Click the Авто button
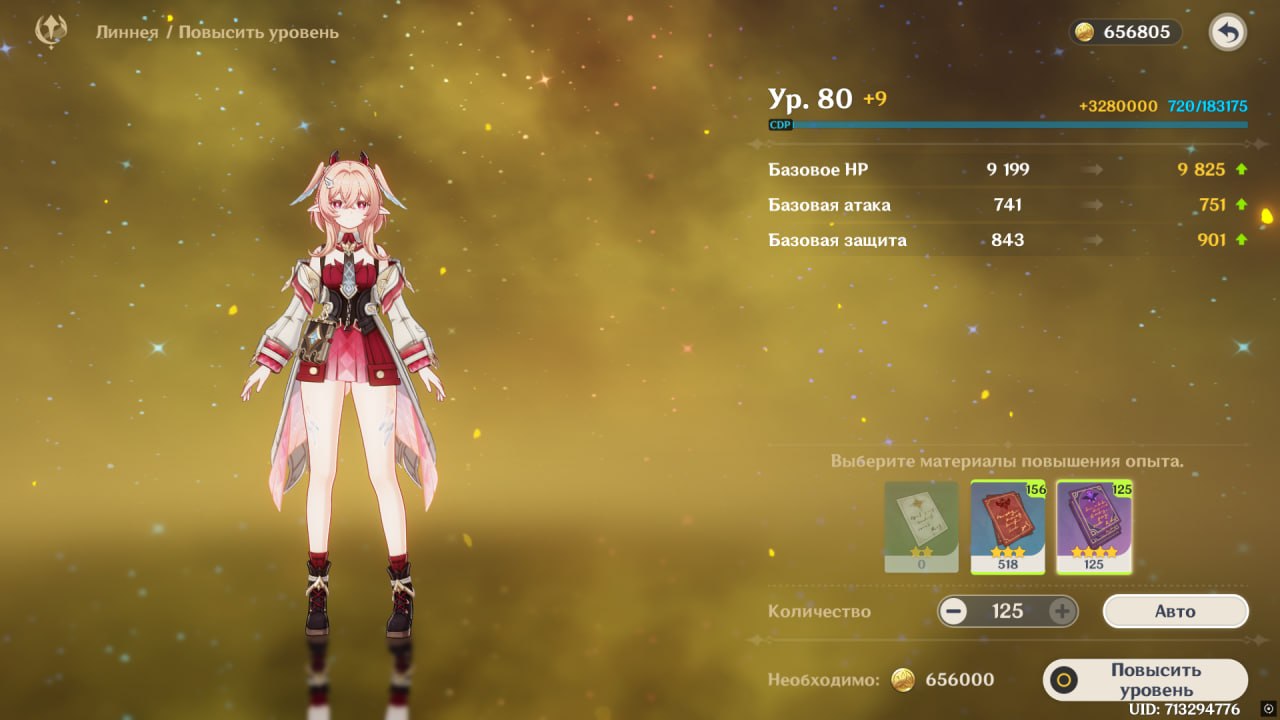Viewport: 1280px width, 720px height. click(x=1175, y=611)
